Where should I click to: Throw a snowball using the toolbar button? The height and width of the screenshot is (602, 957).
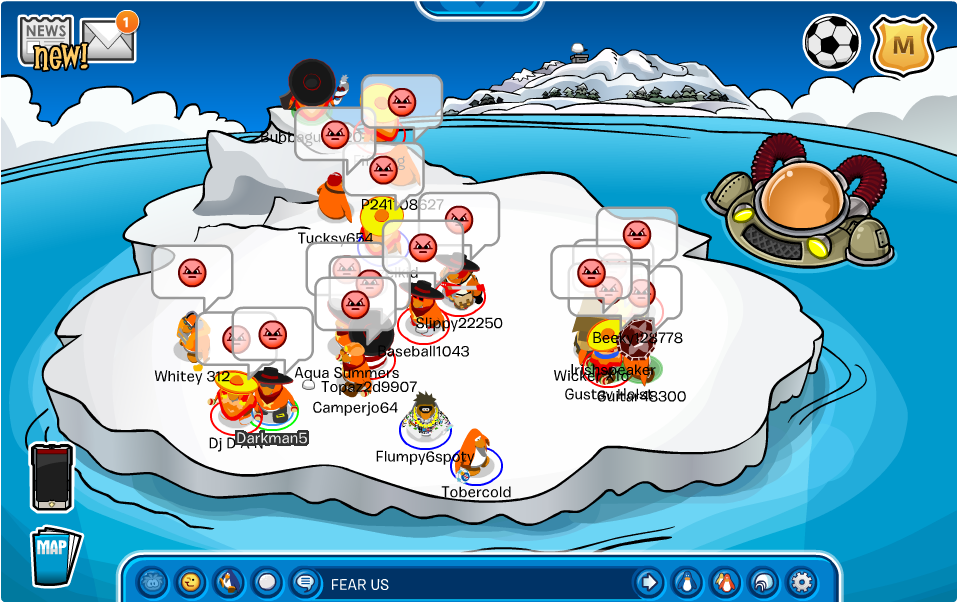(267, 582)
